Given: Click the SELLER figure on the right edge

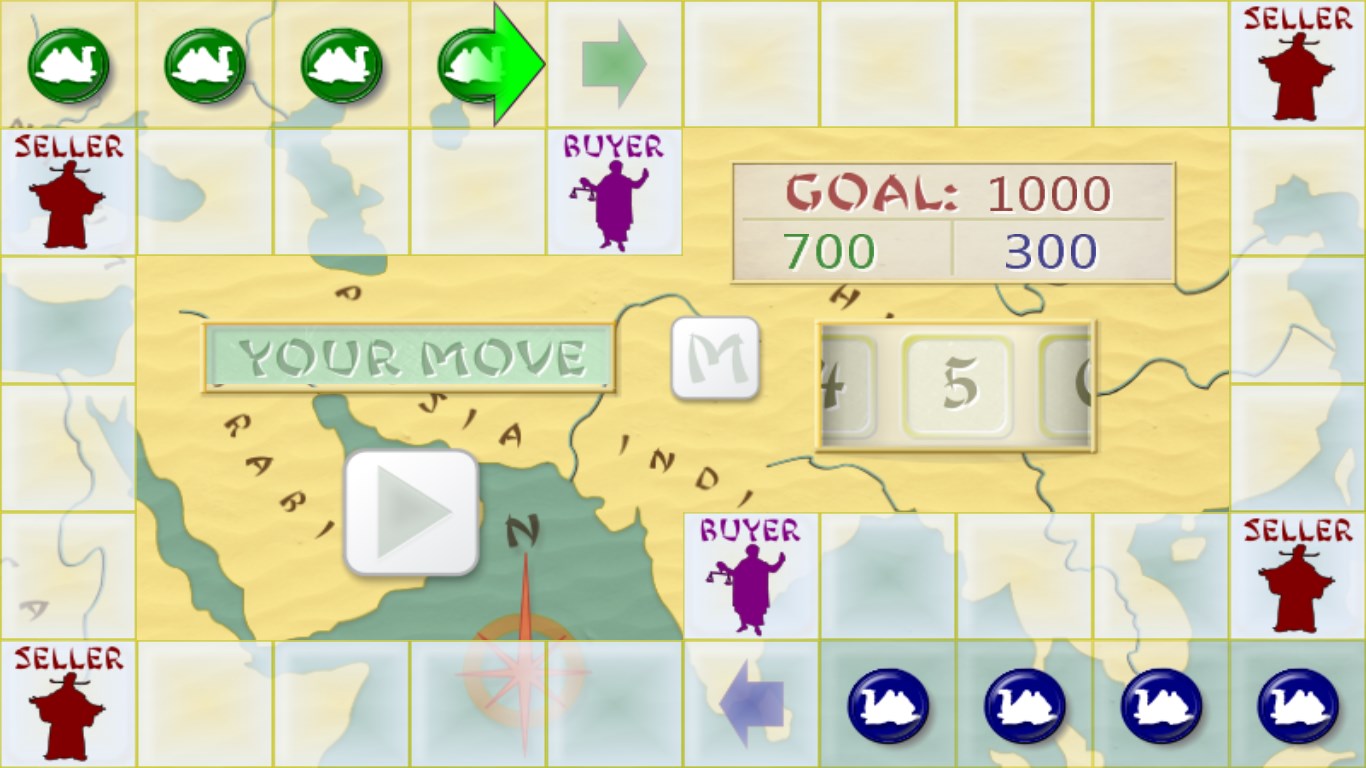Looking at the screenshot, I should click(1295, 575).
